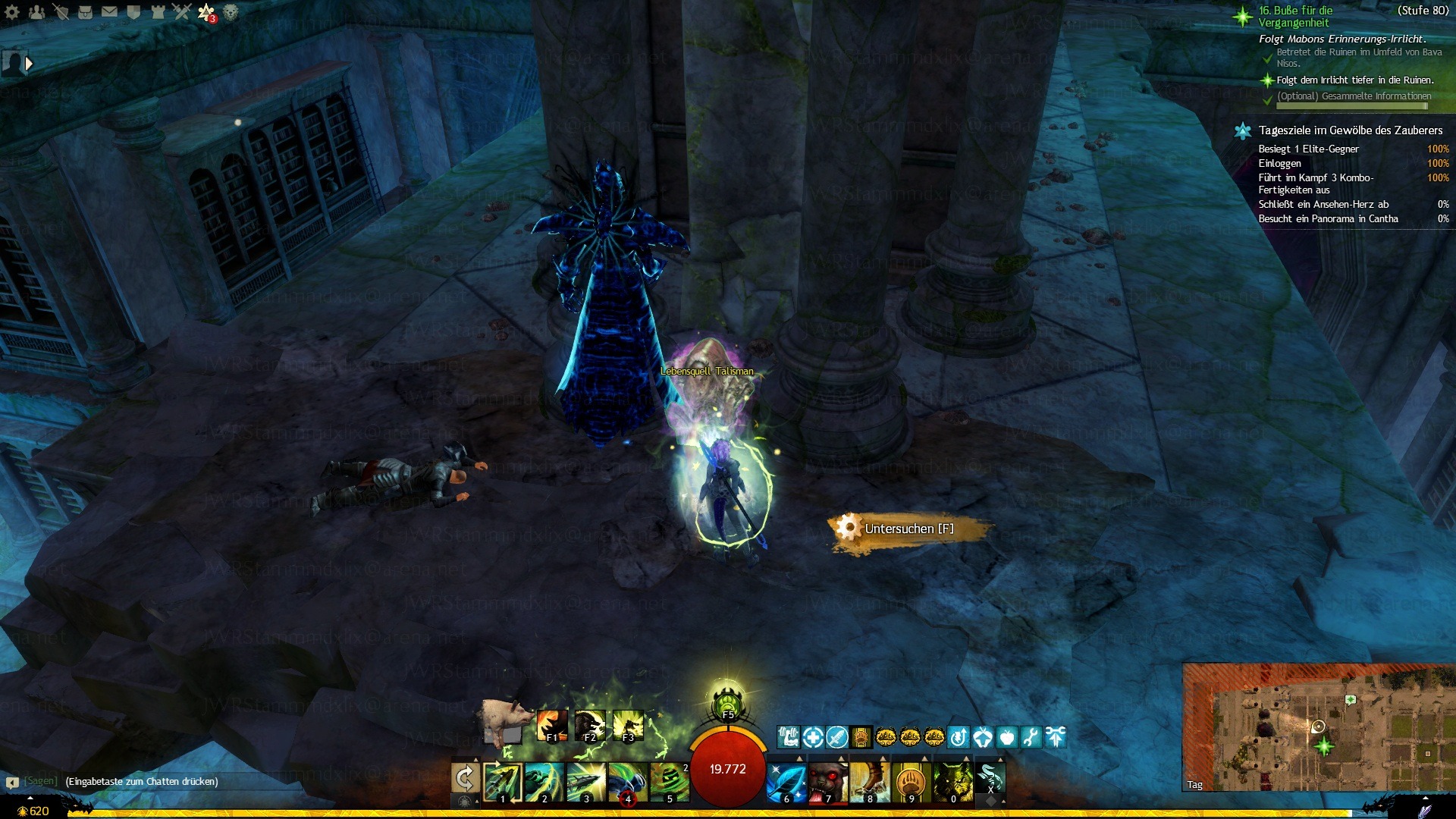Screen dimensions: 1456x819
Task: Use the green wolf elite skill
Action: pos(952,781)
